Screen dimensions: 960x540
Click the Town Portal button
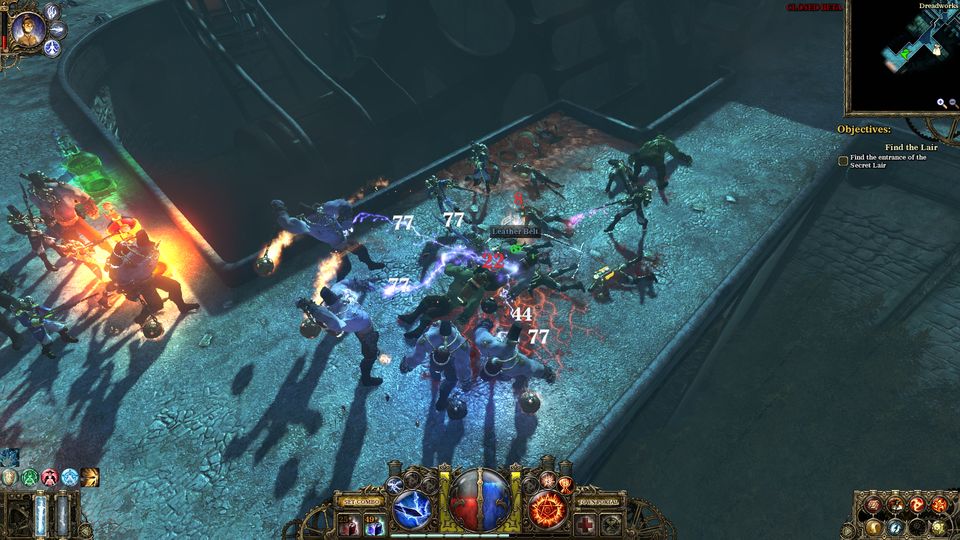point(598,501)
